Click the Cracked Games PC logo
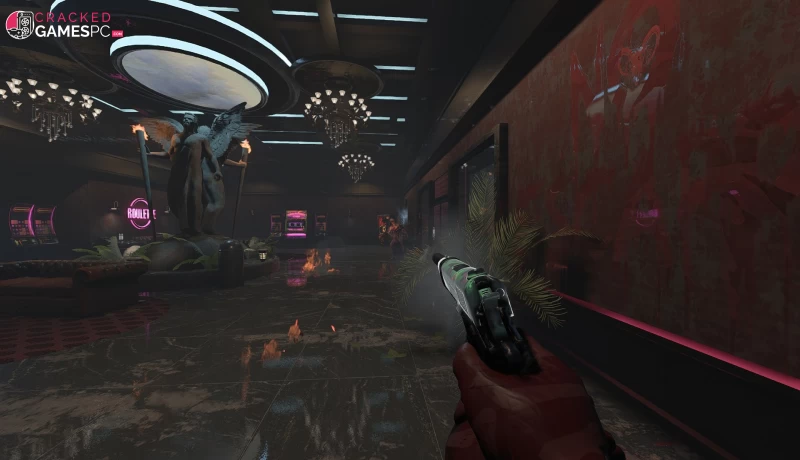The width and height of the screenshot is (800, 460). pos(64,24)
